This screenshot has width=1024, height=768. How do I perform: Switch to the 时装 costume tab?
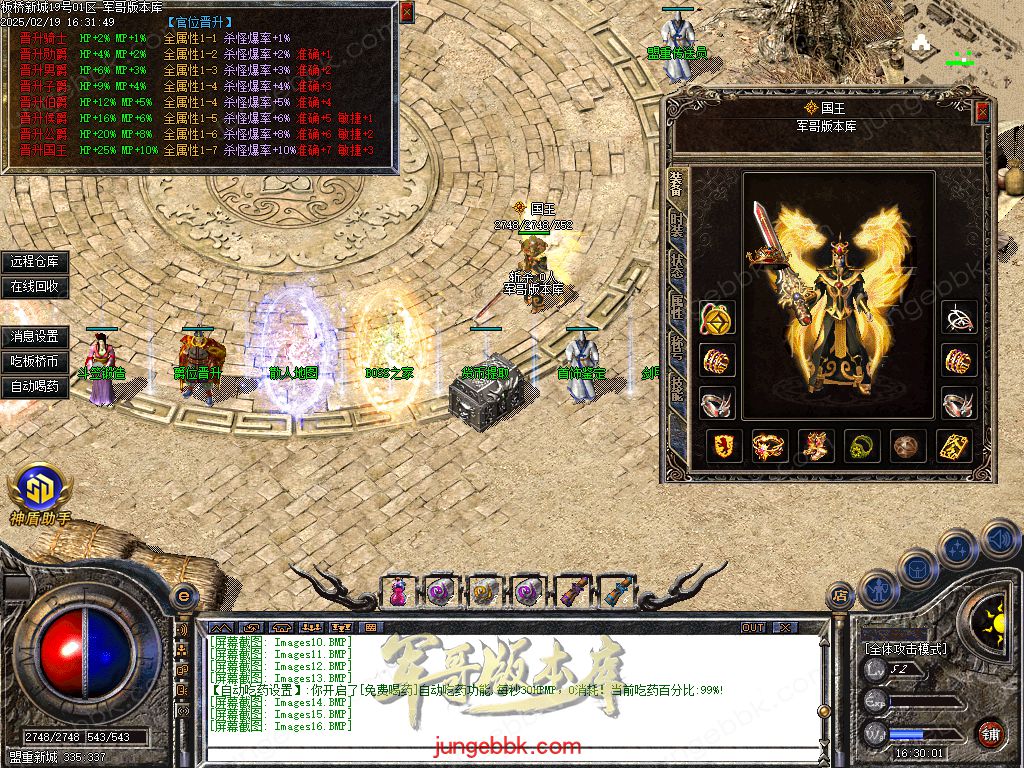[677, 222]
